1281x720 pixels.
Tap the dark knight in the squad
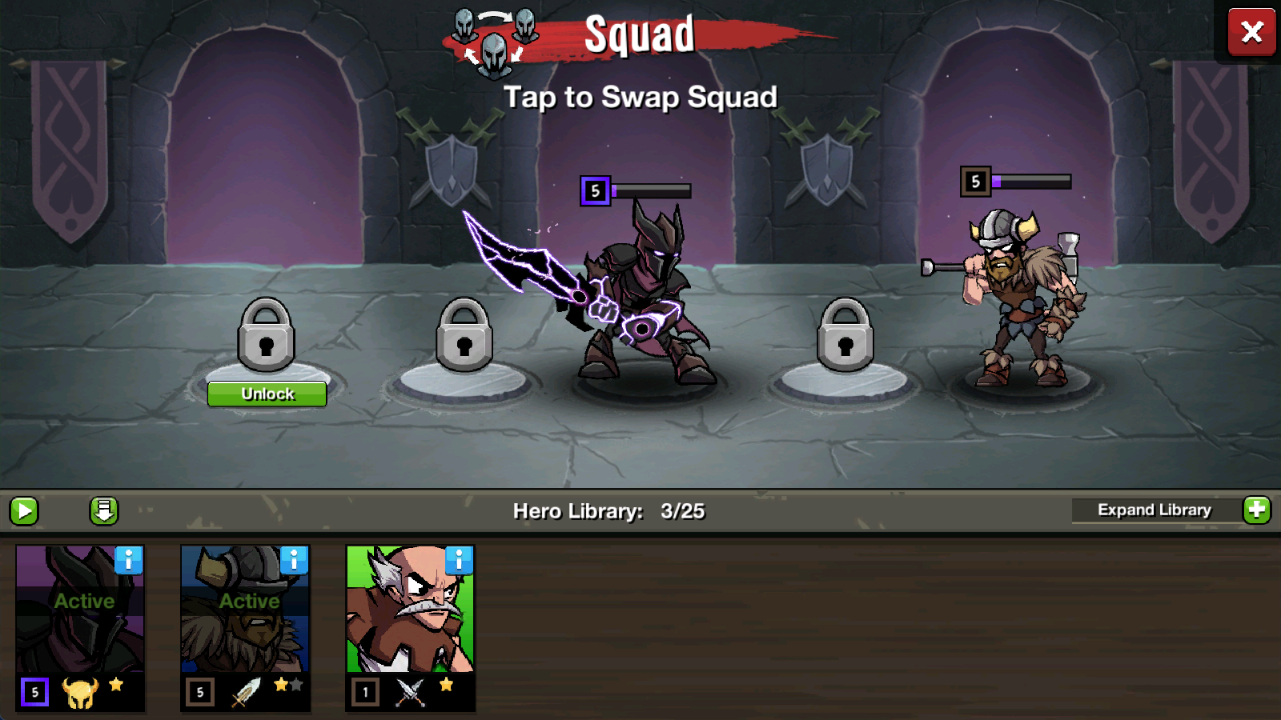(640, 300)
